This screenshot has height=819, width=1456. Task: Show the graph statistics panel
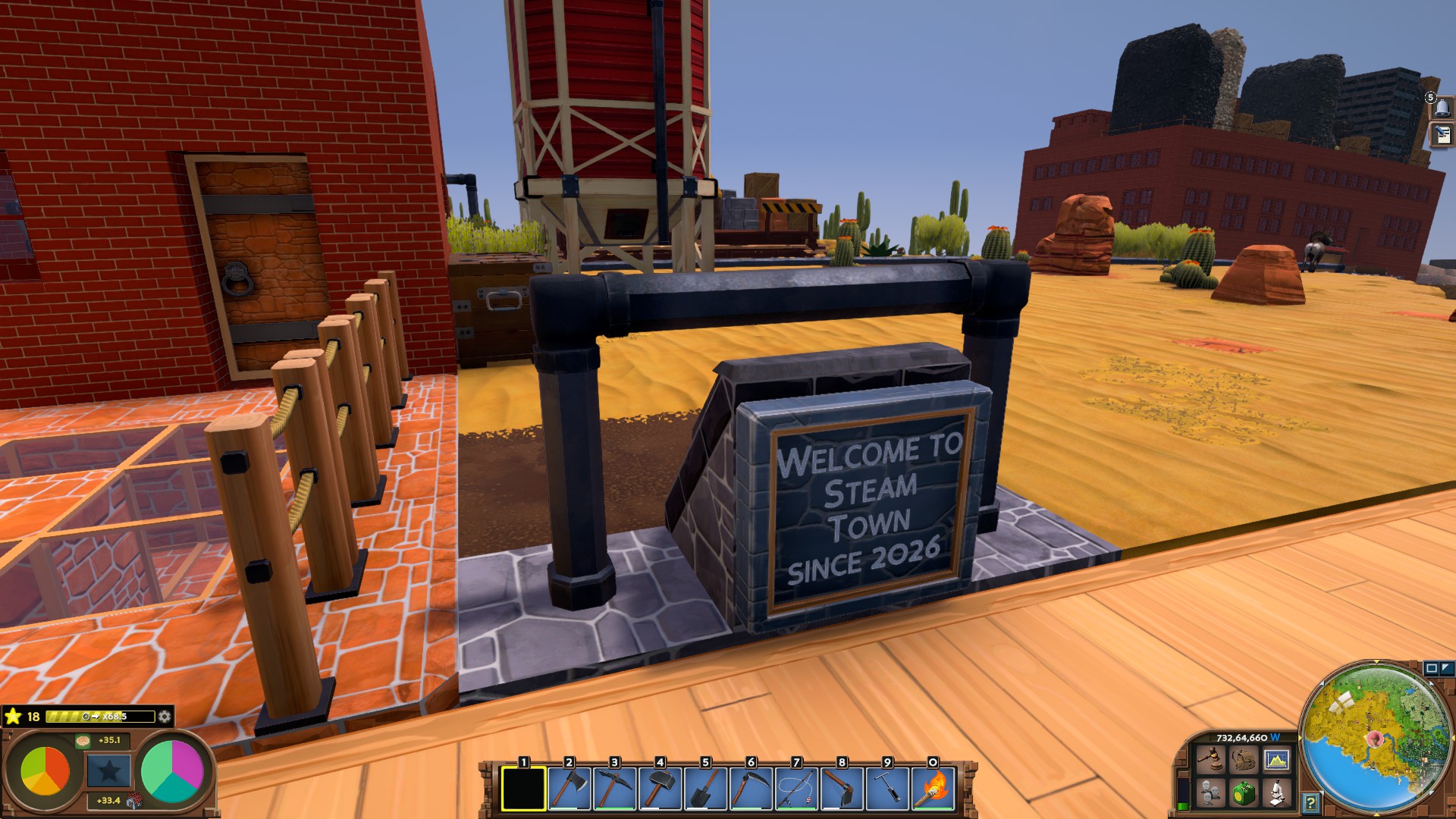[1276, 759]
